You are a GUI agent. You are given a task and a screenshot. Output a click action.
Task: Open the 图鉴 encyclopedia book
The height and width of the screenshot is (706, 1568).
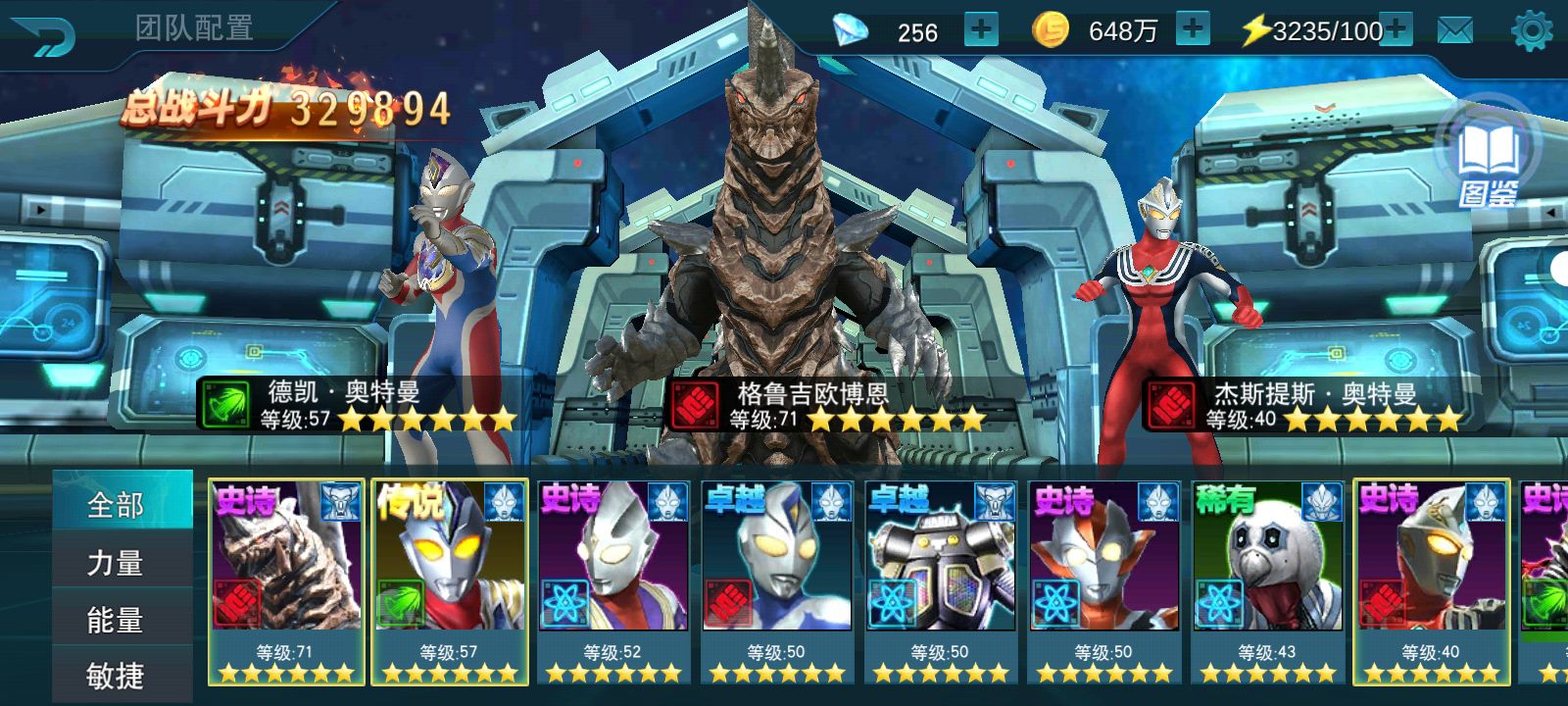coord(1489,163)
